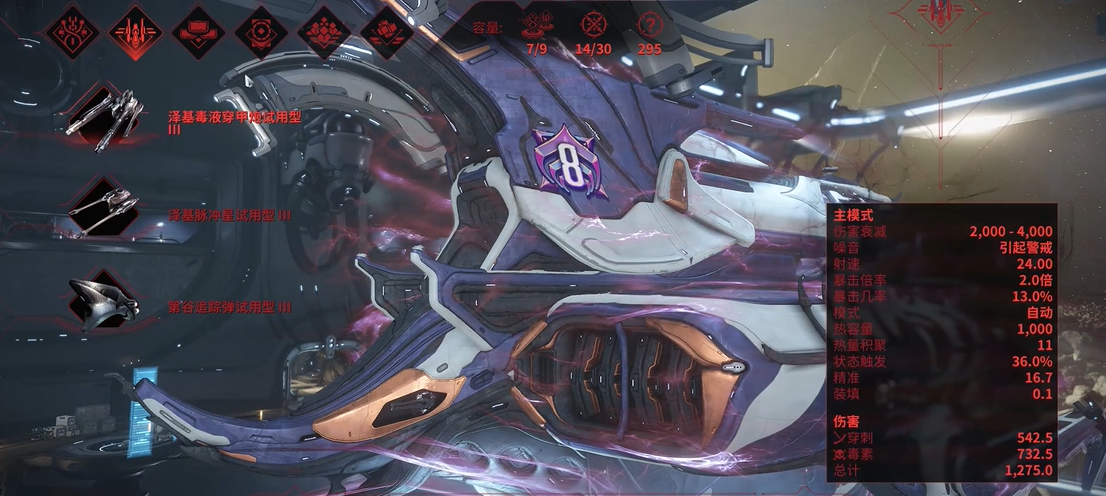Switch to the circuit-node diagram tab
The width and height of the screenshot is (1106, 496).
point(71,30)
